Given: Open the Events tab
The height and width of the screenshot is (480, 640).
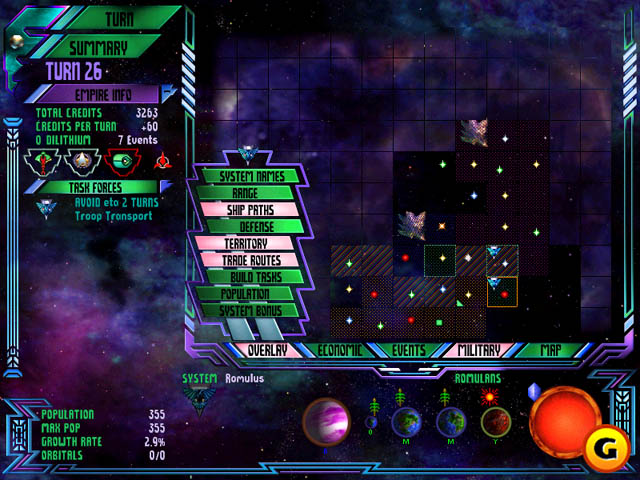Looking at the screenshot, I should [x=409, y=350].
